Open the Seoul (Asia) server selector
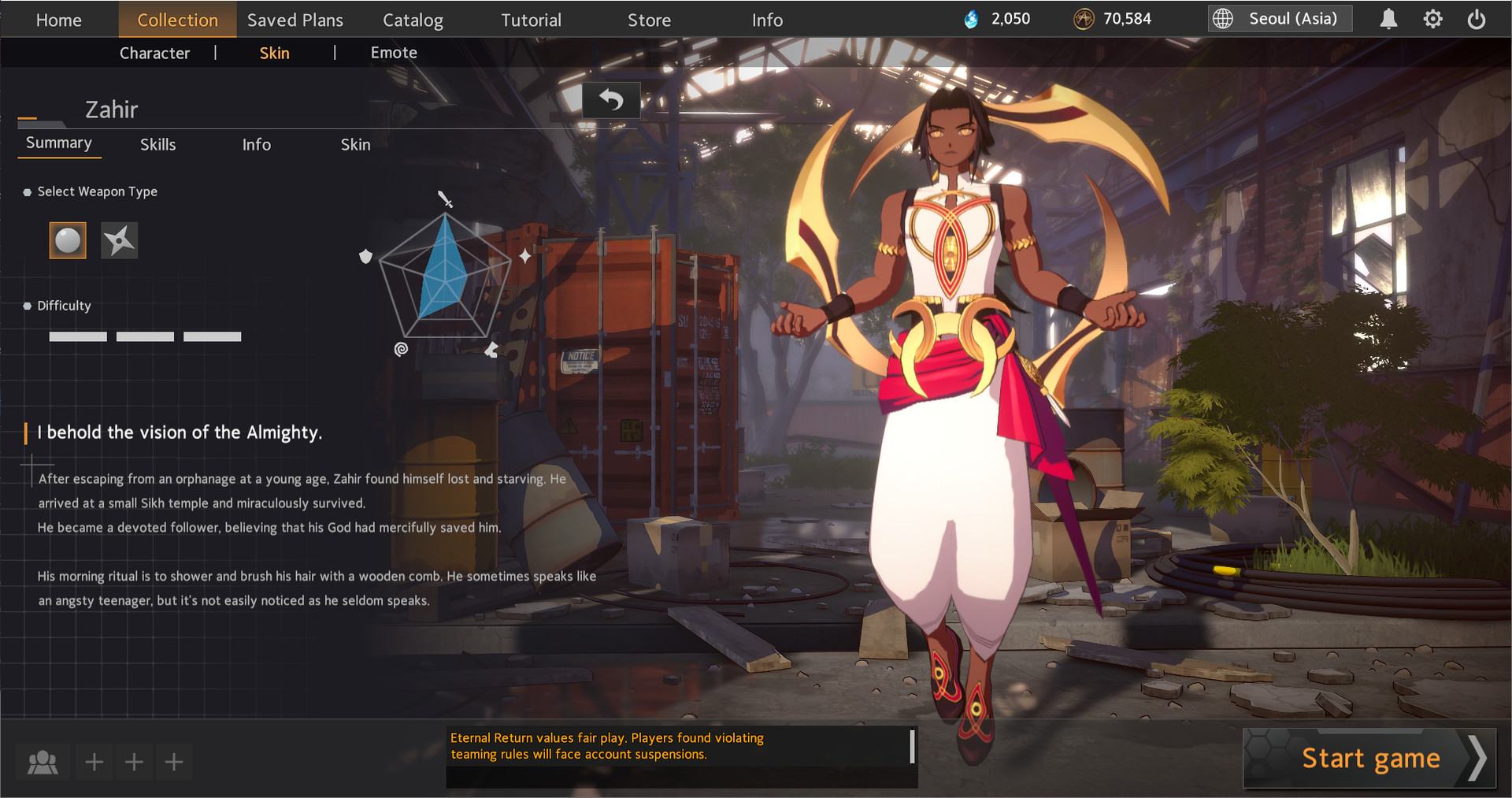Screen dimensions: 1512x798 click(1280, 19)
